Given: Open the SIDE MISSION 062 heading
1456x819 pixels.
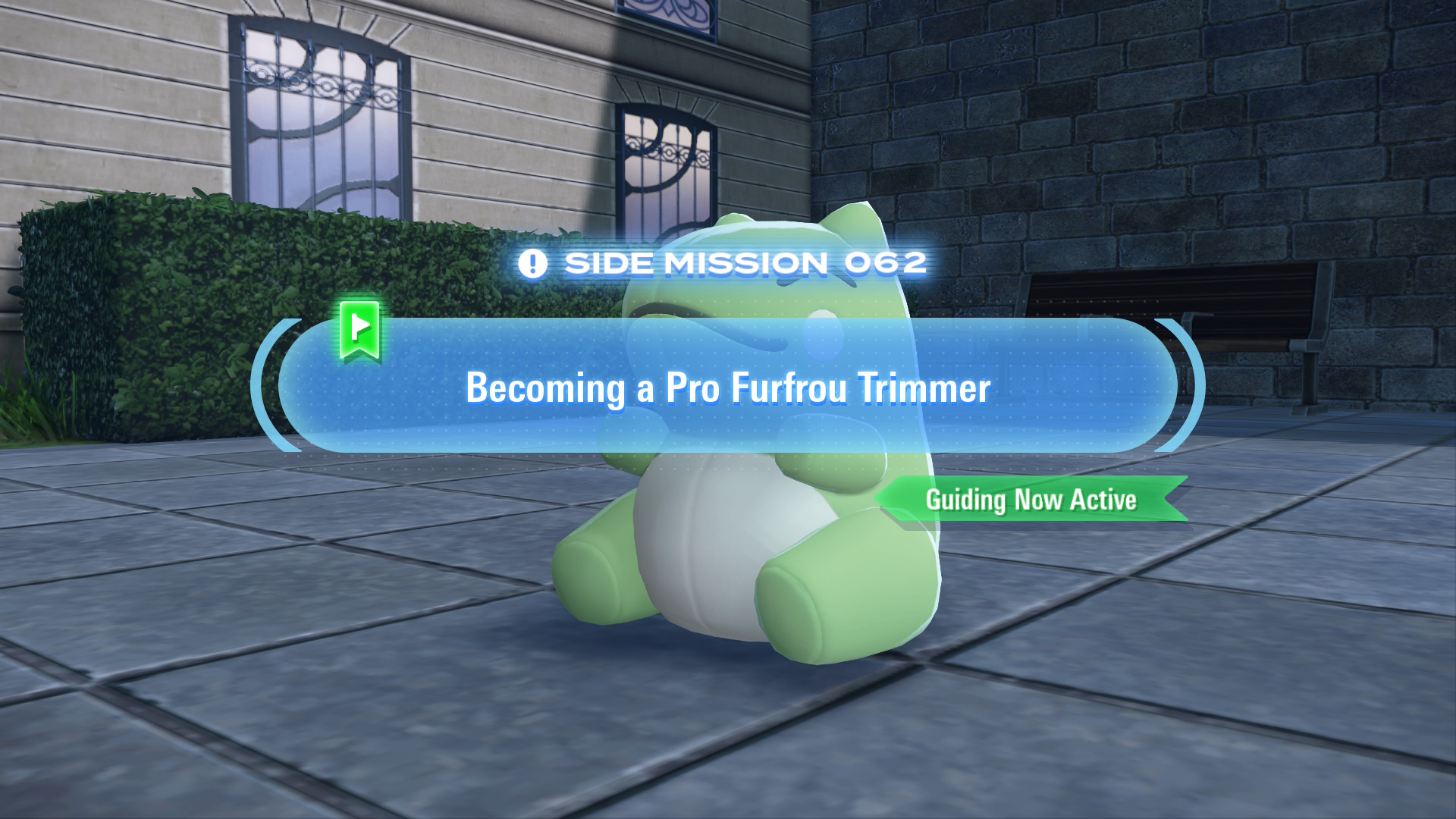Looking at the screenshot, I should (x=747, y=262).
